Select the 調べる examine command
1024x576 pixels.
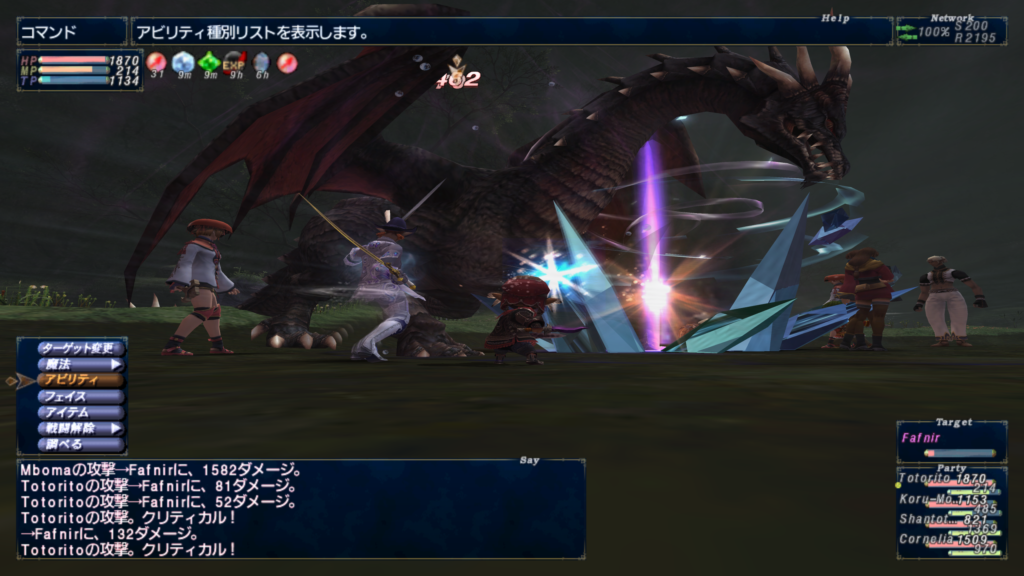pos(80,444)
